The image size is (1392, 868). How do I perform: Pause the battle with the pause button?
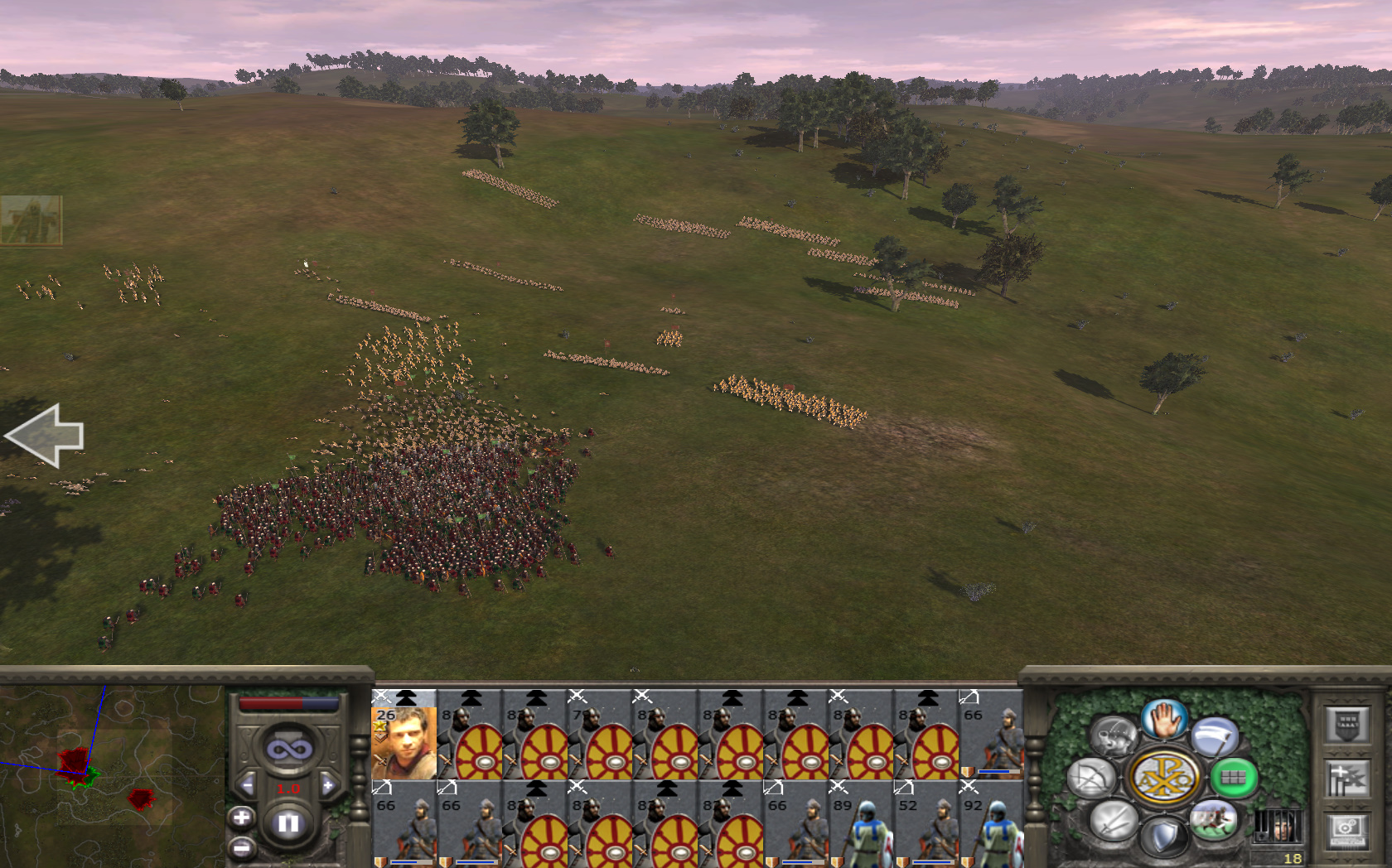(x=288, y=823)
